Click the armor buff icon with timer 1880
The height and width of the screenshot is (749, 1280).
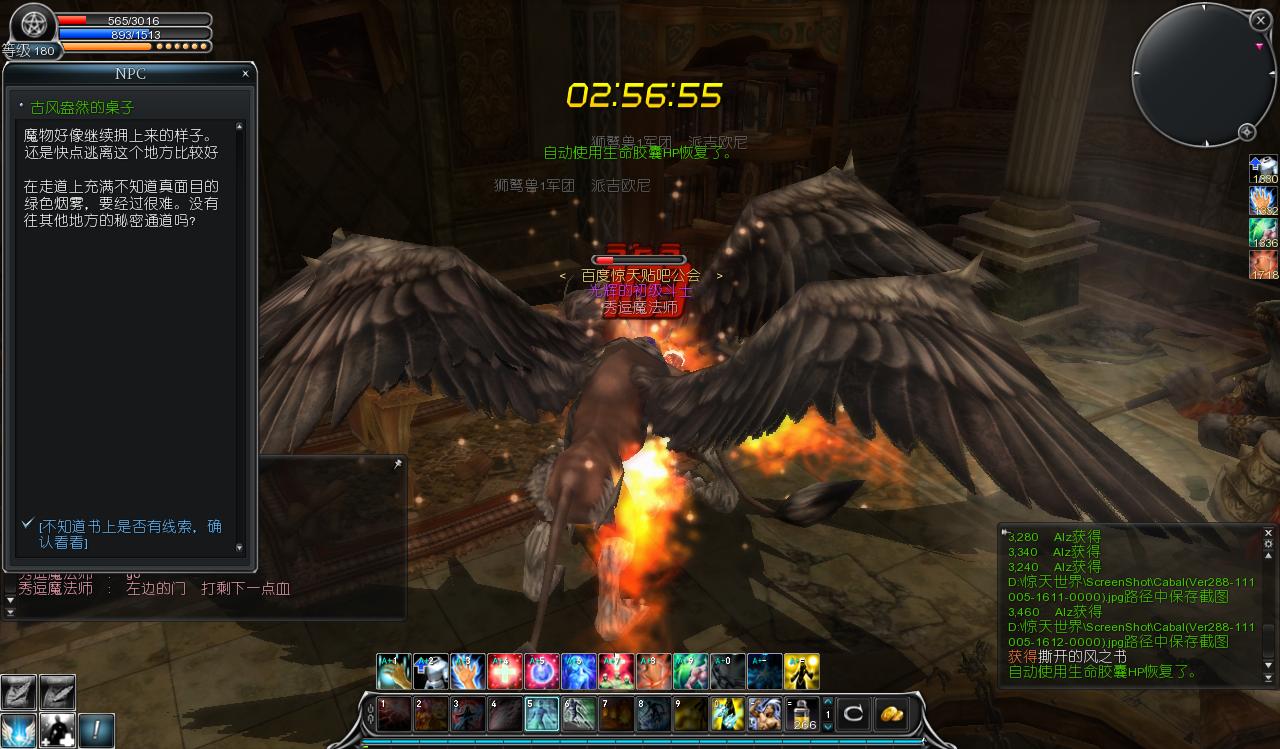click(x=1264, y=170)
